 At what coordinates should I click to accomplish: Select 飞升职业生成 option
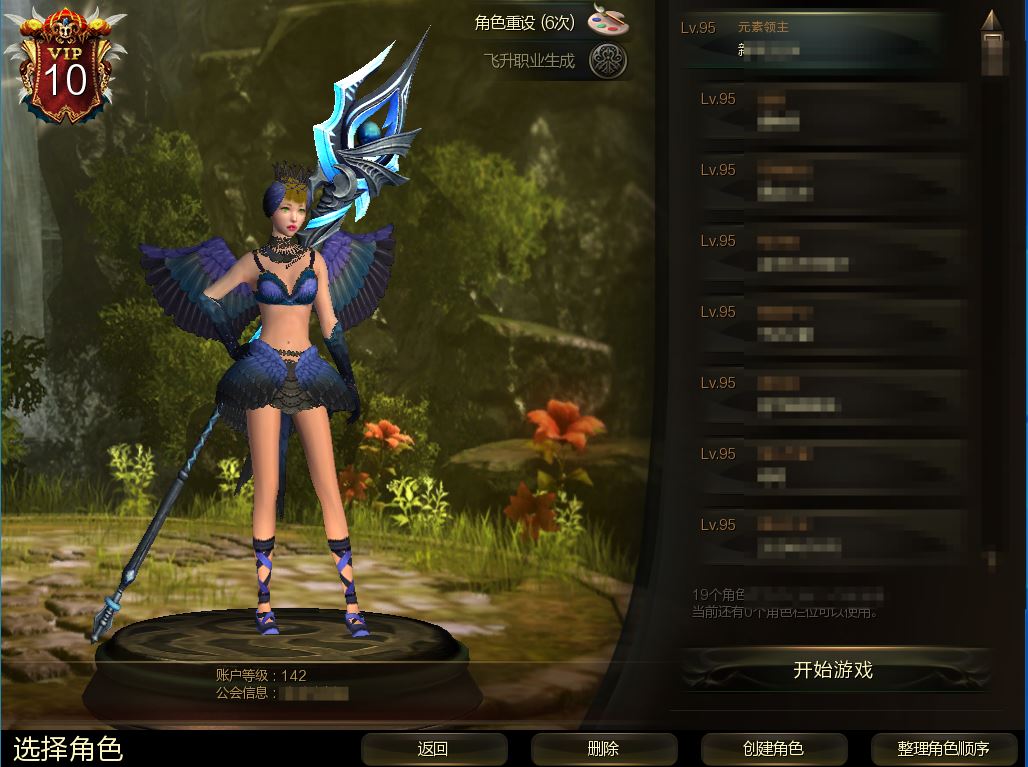pos(607,62)
